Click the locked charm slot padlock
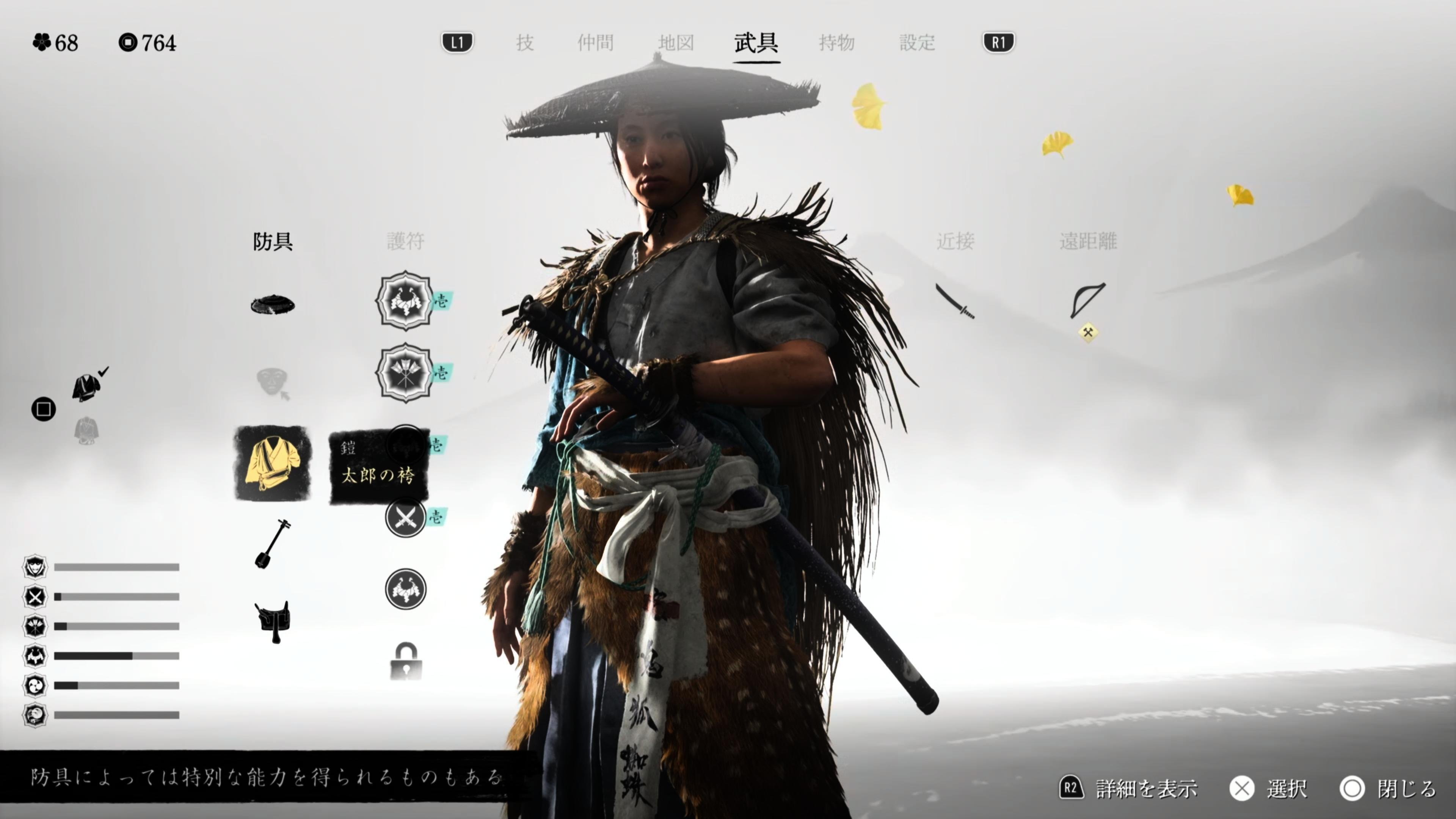1456x819 pixels. pyautogui.click(x=406, y=661)
